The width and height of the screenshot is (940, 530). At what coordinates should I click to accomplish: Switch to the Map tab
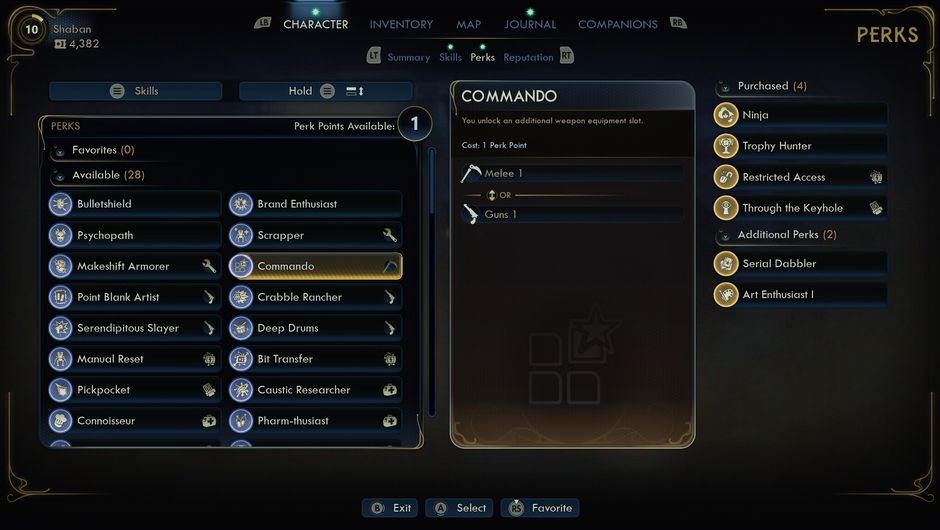pos(468,24)
